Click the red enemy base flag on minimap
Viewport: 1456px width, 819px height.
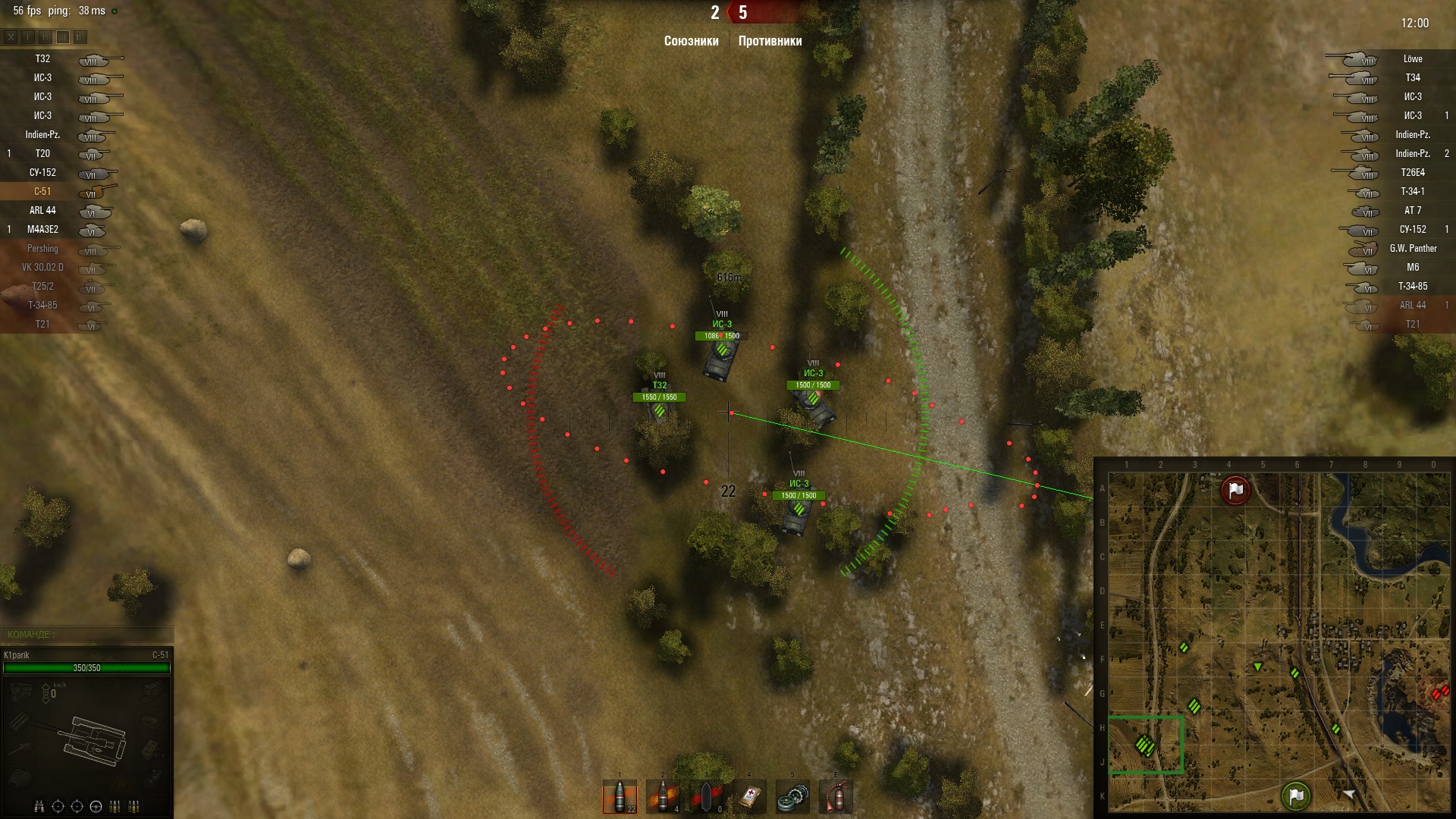[x=1235, y=490]
